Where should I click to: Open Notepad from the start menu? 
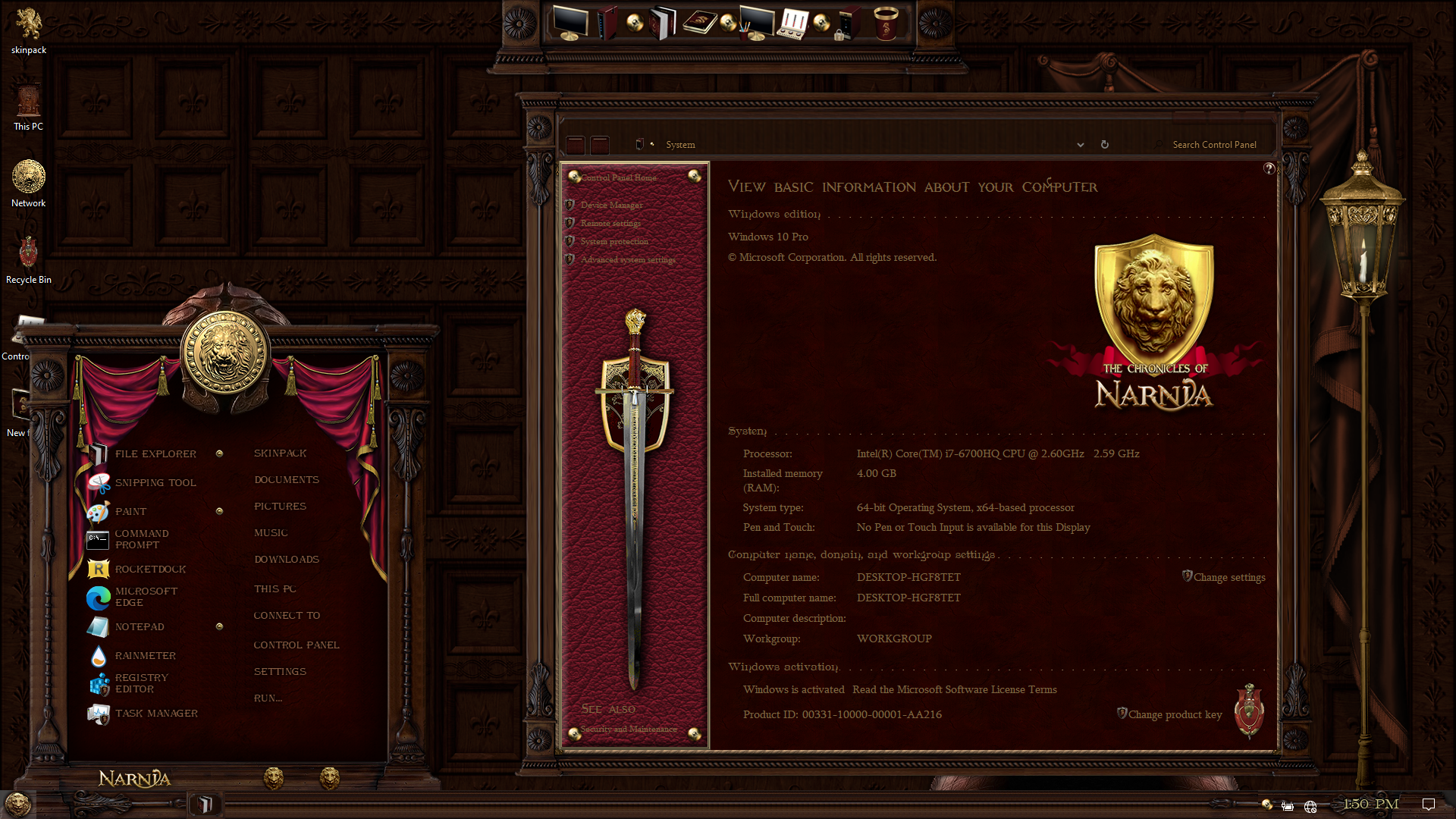(x=140, y=627)
